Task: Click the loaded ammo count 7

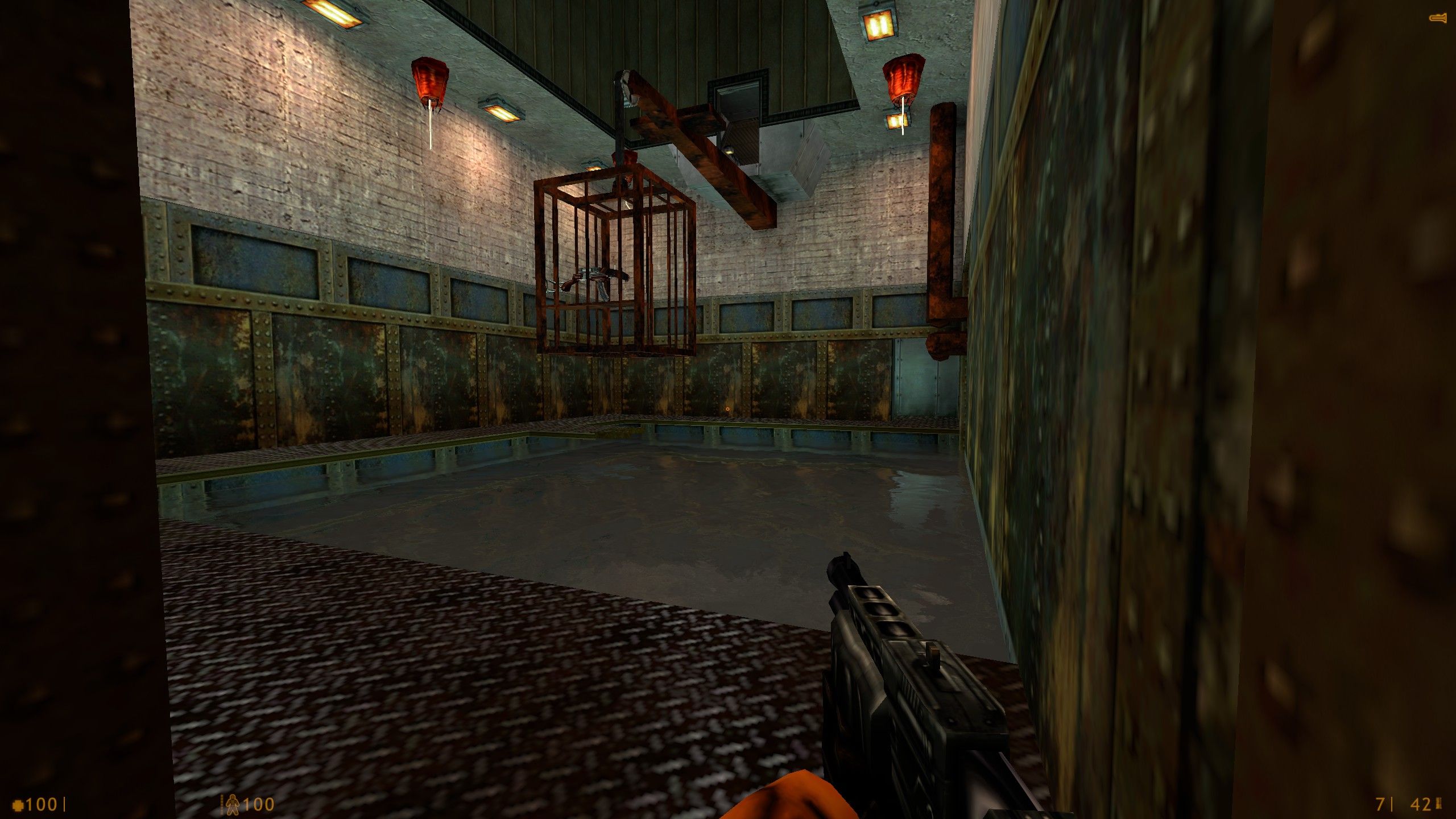Action: pos(1379,804)
